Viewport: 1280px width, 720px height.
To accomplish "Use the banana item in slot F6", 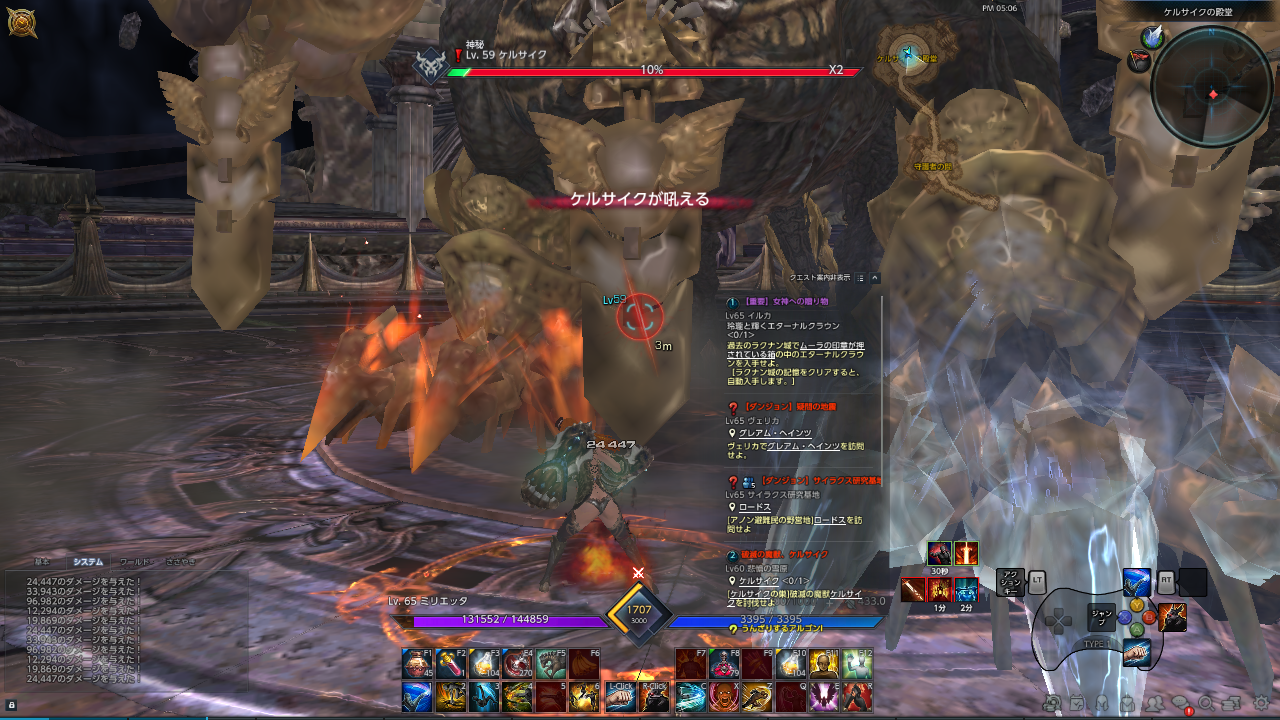I will point(584,664).
